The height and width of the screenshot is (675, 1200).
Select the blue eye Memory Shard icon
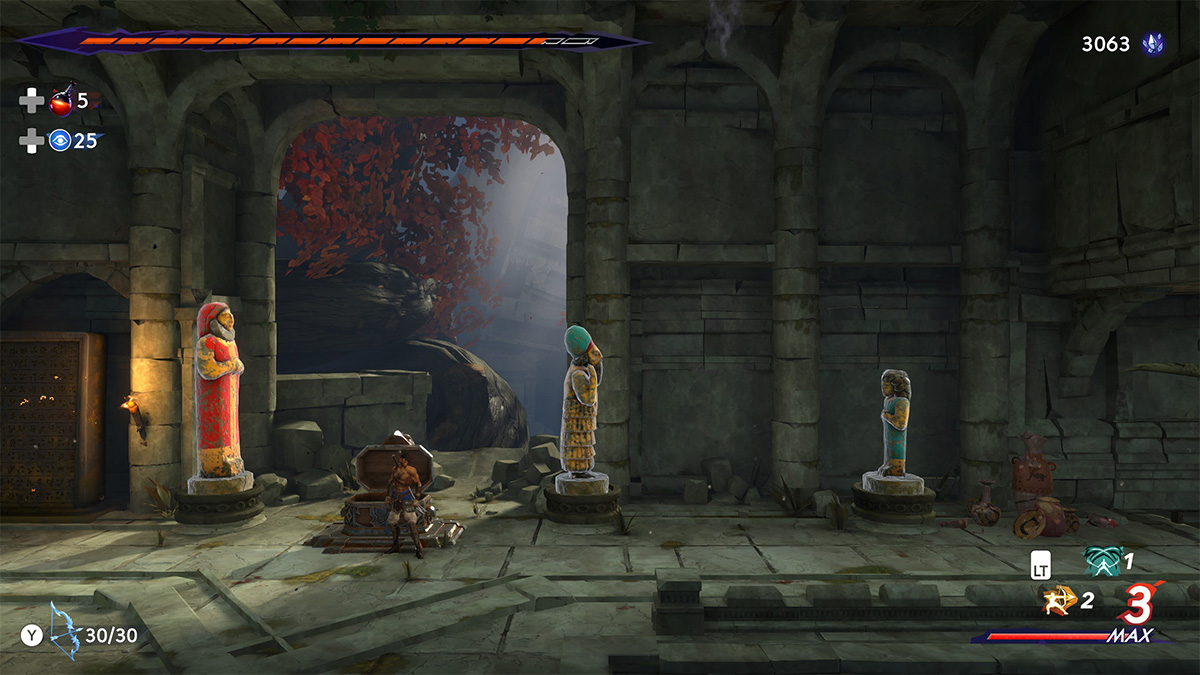coord(61,141)
